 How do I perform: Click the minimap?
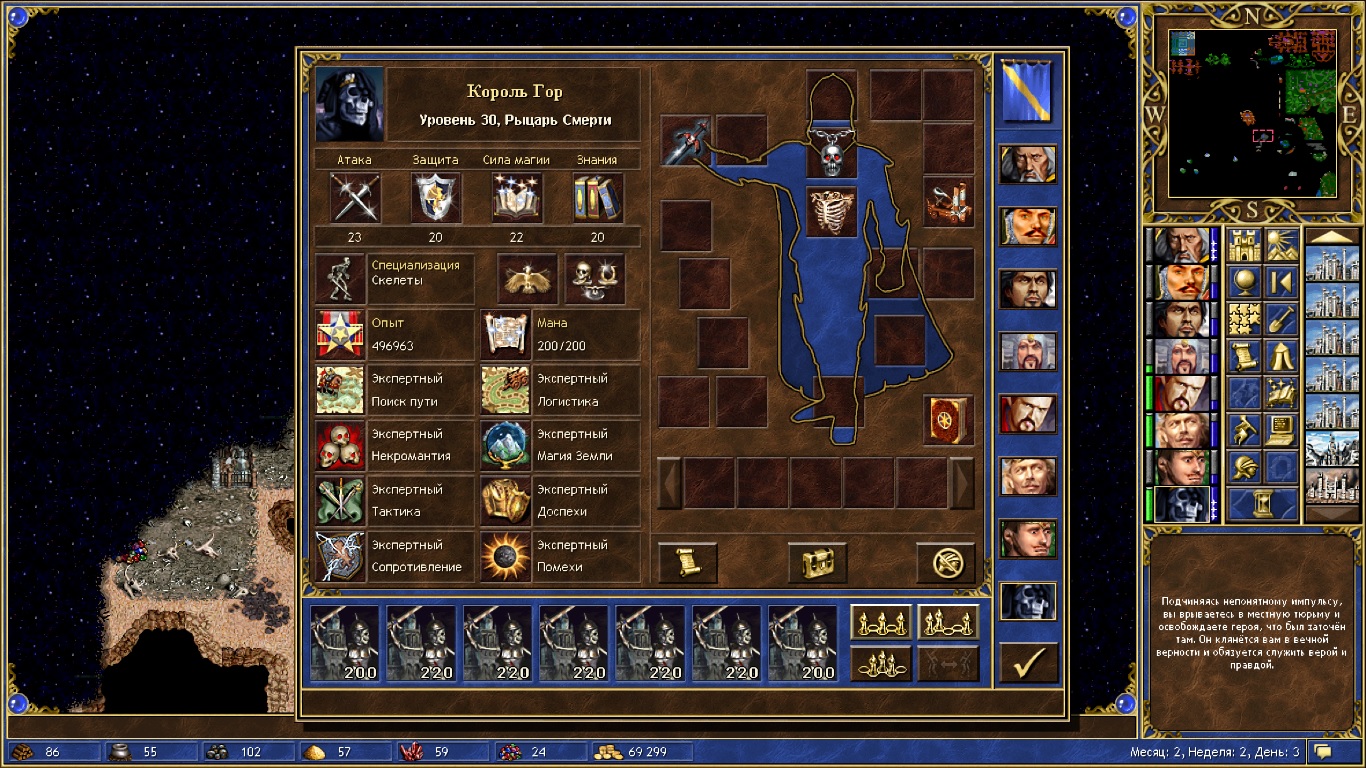pos(1253,112)
